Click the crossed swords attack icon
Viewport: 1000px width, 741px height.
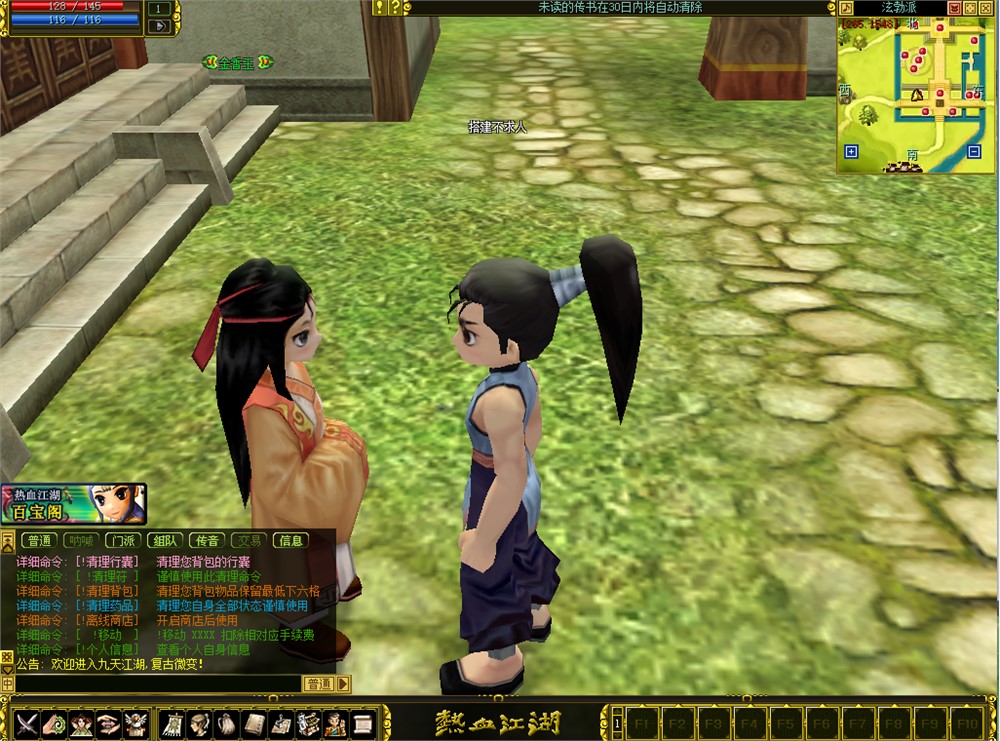26,722
